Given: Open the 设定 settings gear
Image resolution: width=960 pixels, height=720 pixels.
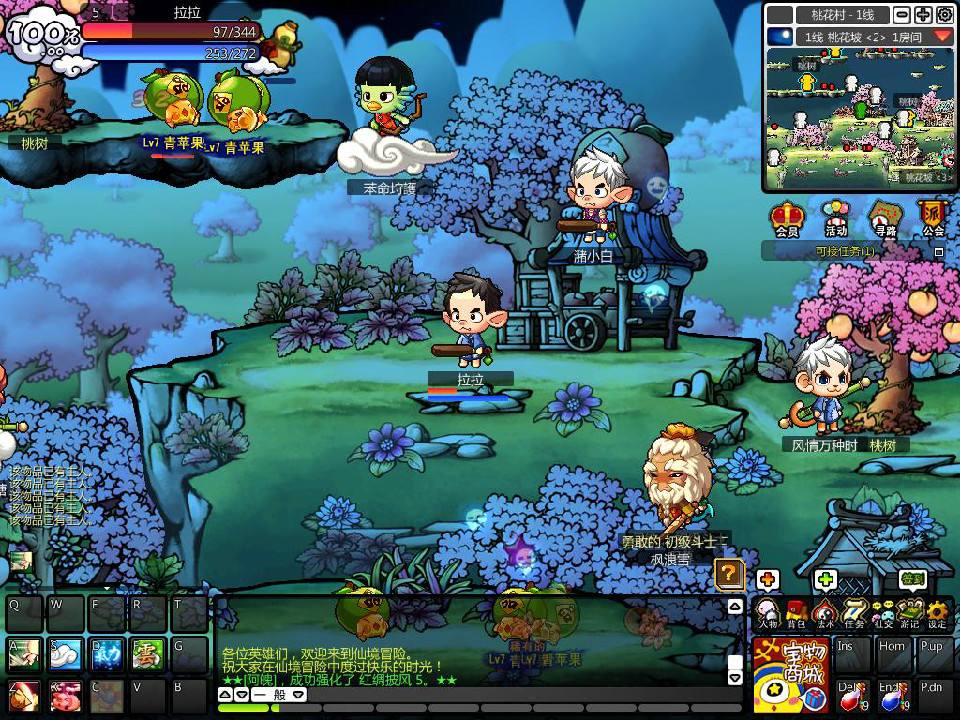Looking at the screenshot, I should (x=937, y=613).
